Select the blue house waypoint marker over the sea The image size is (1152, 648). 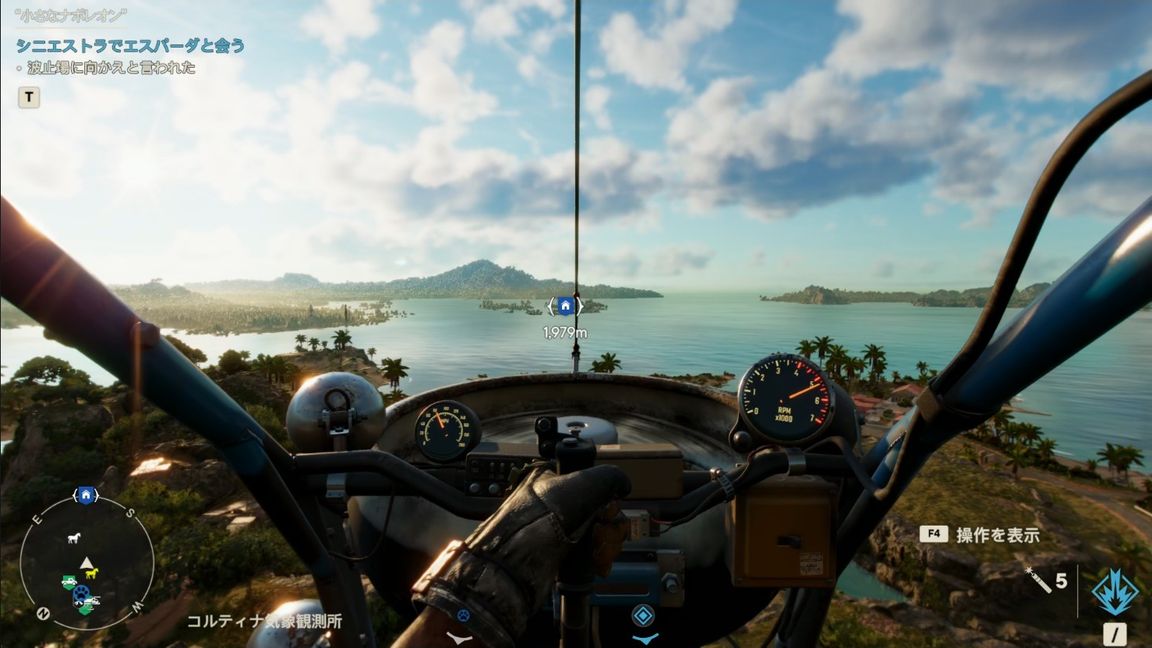pos(565,306)
